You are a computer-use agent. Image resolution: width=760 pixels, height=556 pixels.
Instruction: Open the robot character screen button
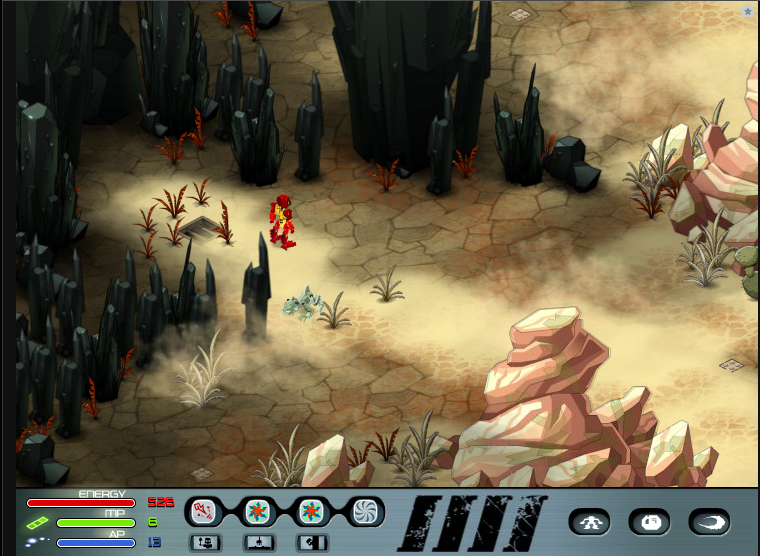coord(589,521)
